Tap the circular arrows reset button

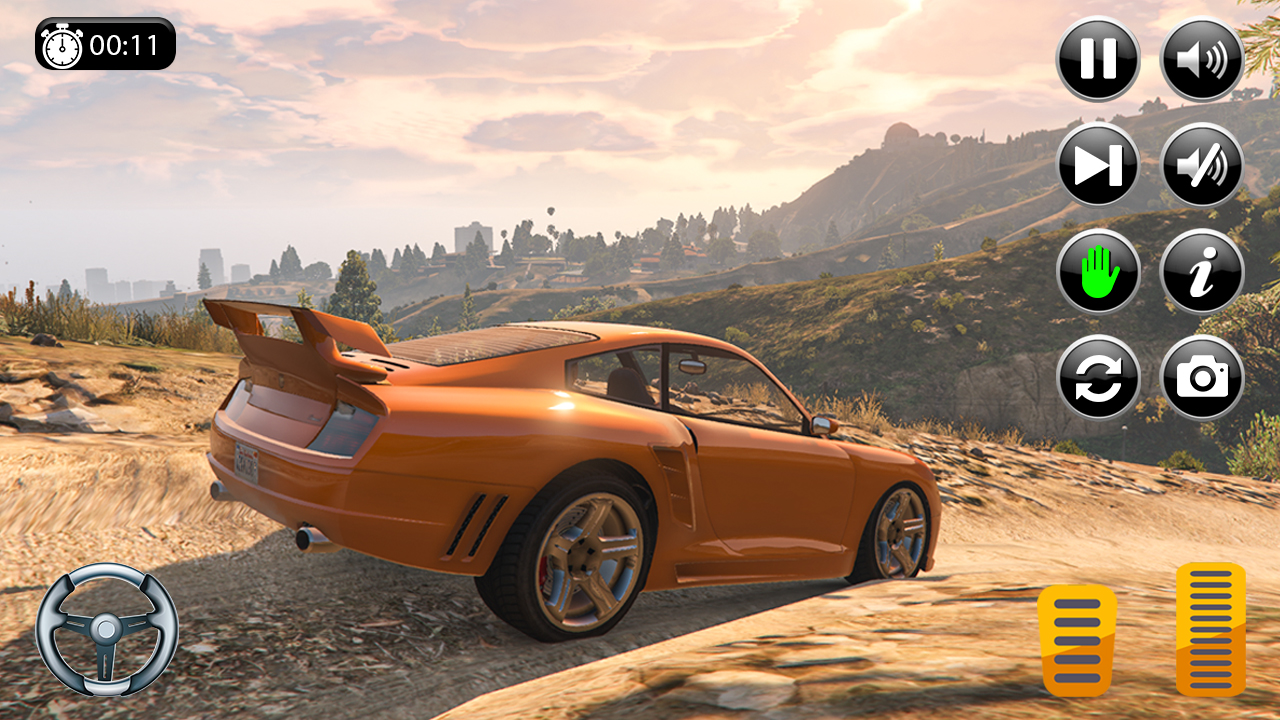[1098, 377]
